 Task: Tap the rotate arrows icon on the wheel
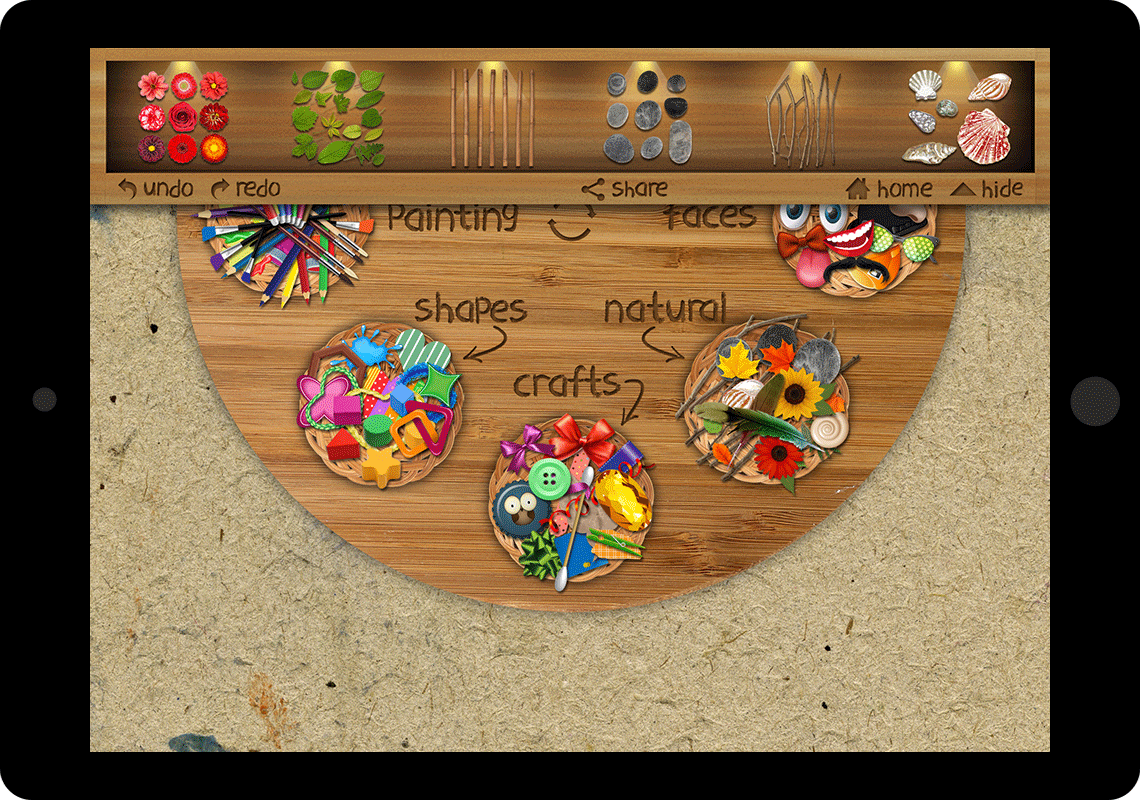(572, 220)
